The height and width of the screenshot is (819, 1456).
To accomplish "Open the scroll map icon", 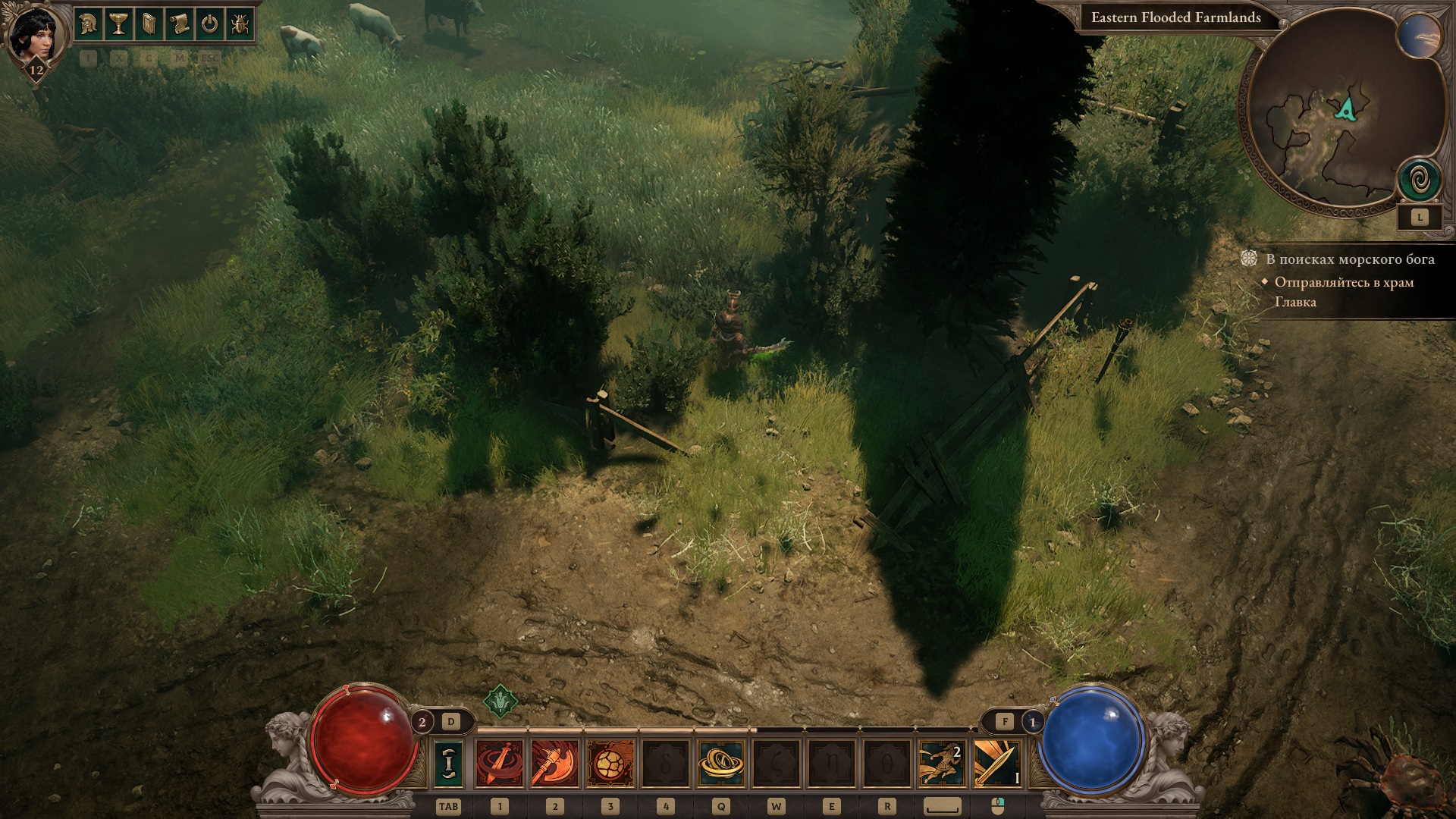I will click(179, 24).
